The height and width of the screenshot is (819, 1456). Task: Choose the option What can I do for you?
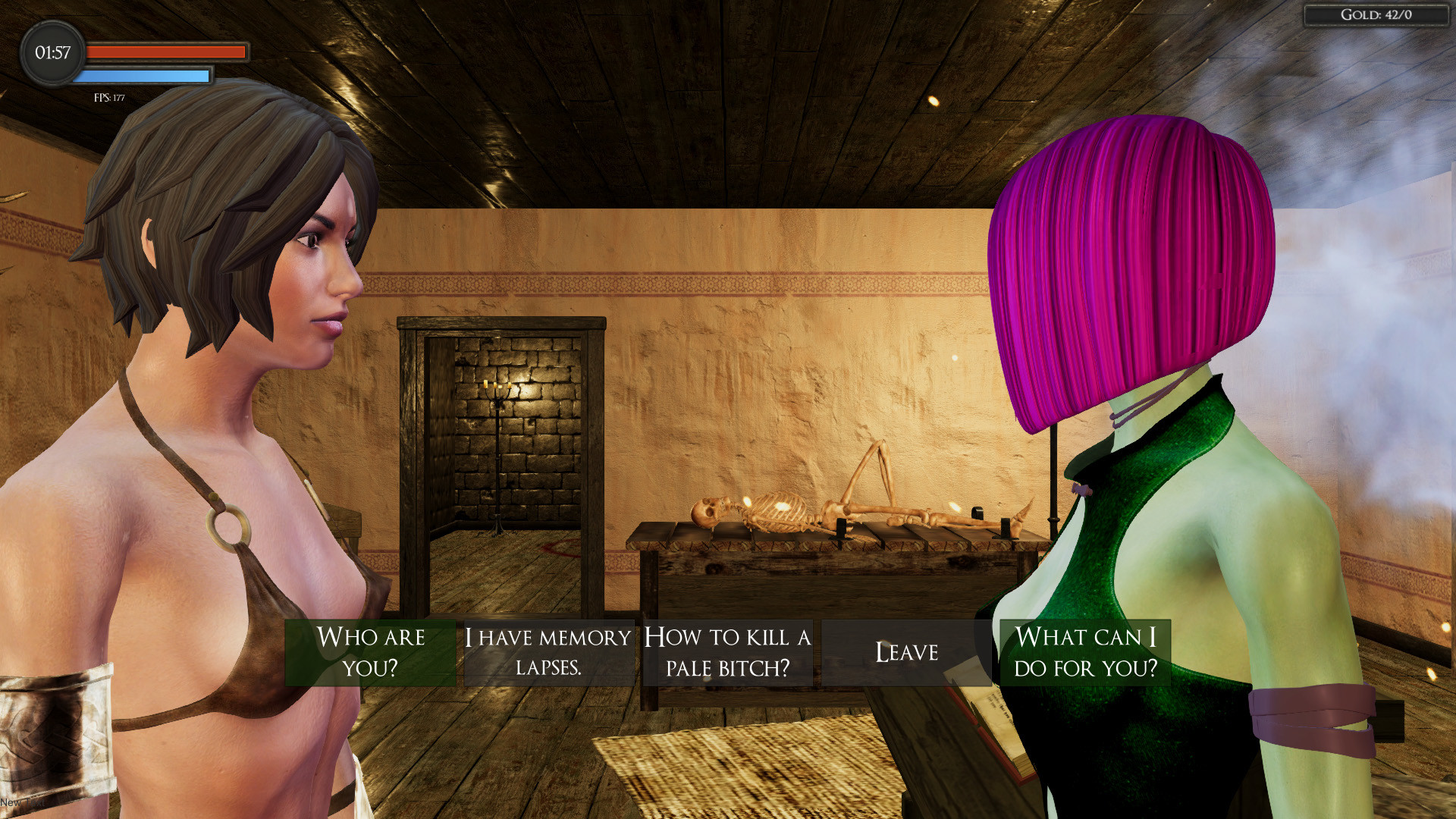pos(1084,652)
